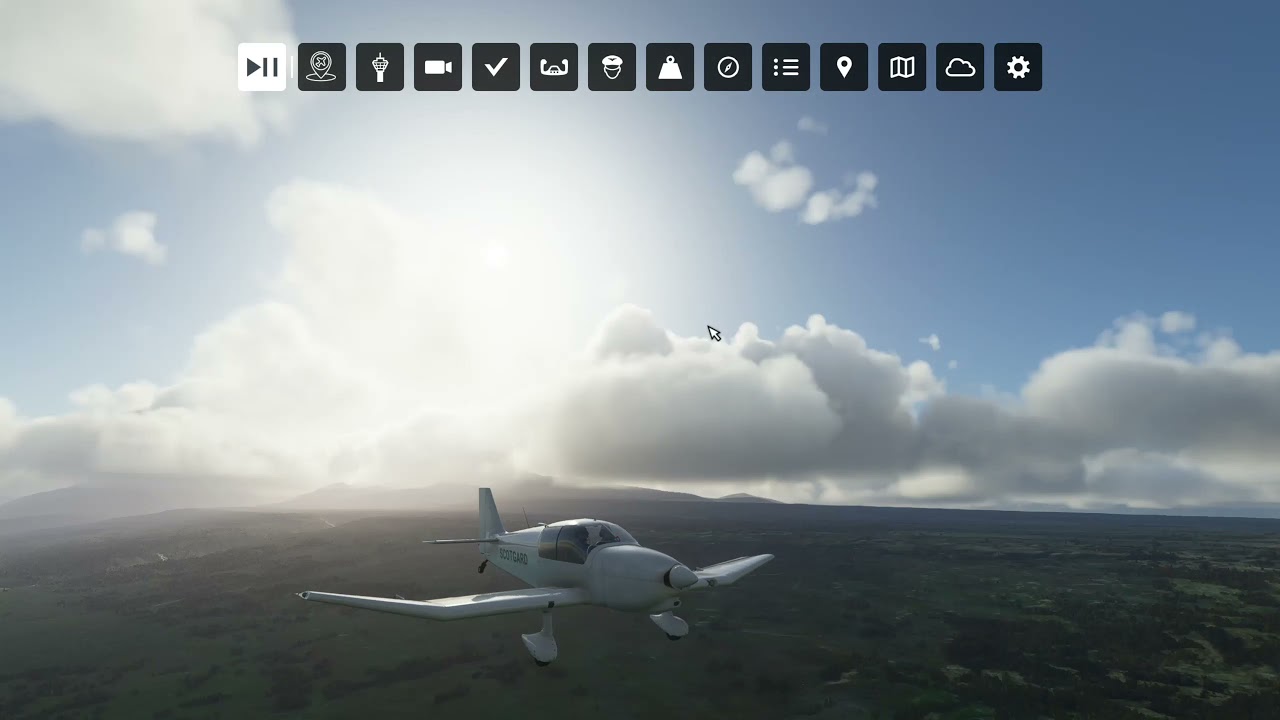Toggle the active pause play/pause button
The width and height of the screenshot is (1280, 720).
pos(262,67)
